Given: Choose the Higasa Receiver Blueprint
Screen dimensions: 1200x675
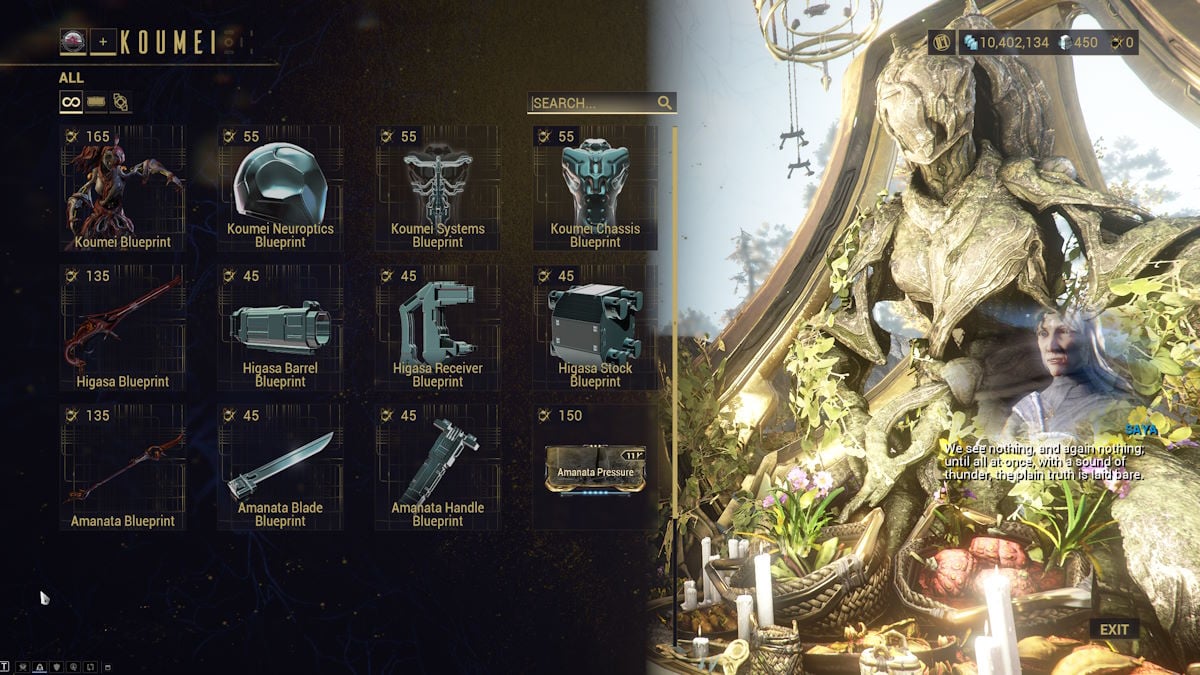Looking at the screenshot, I should (437, 327).
